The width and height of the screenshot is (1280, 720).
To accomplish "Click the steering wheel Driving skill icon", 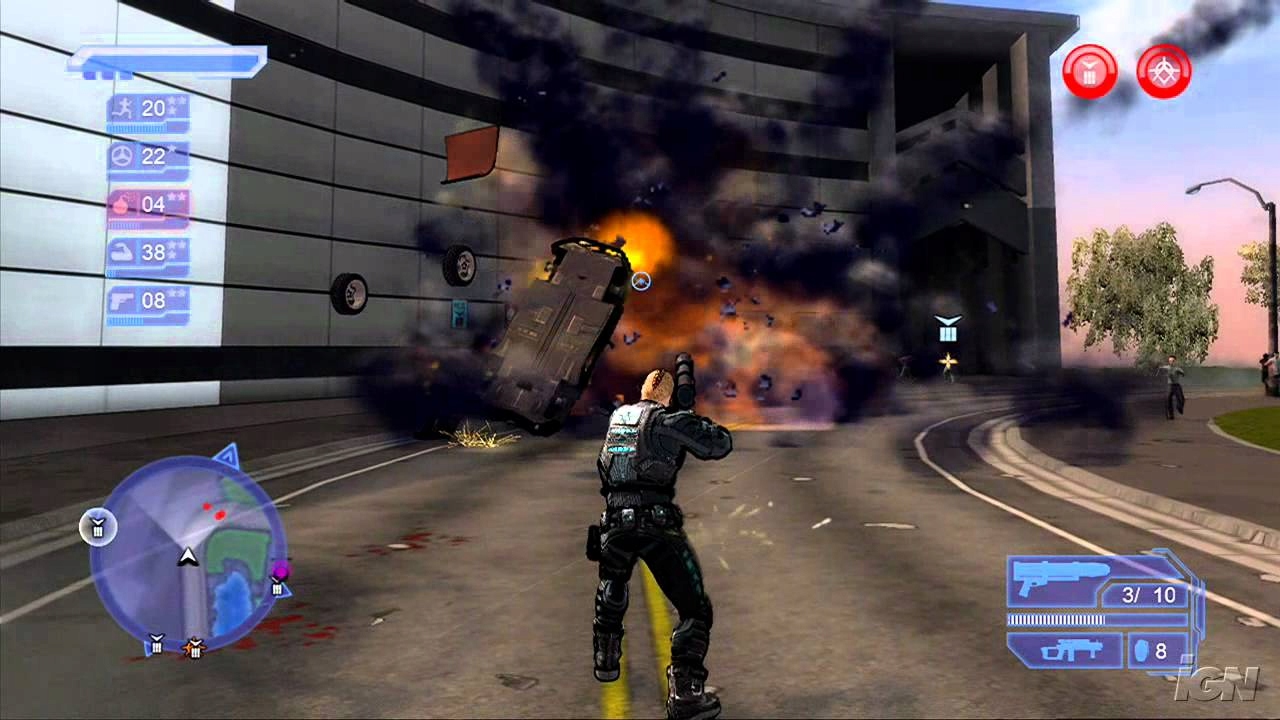I will coord(120,155).
